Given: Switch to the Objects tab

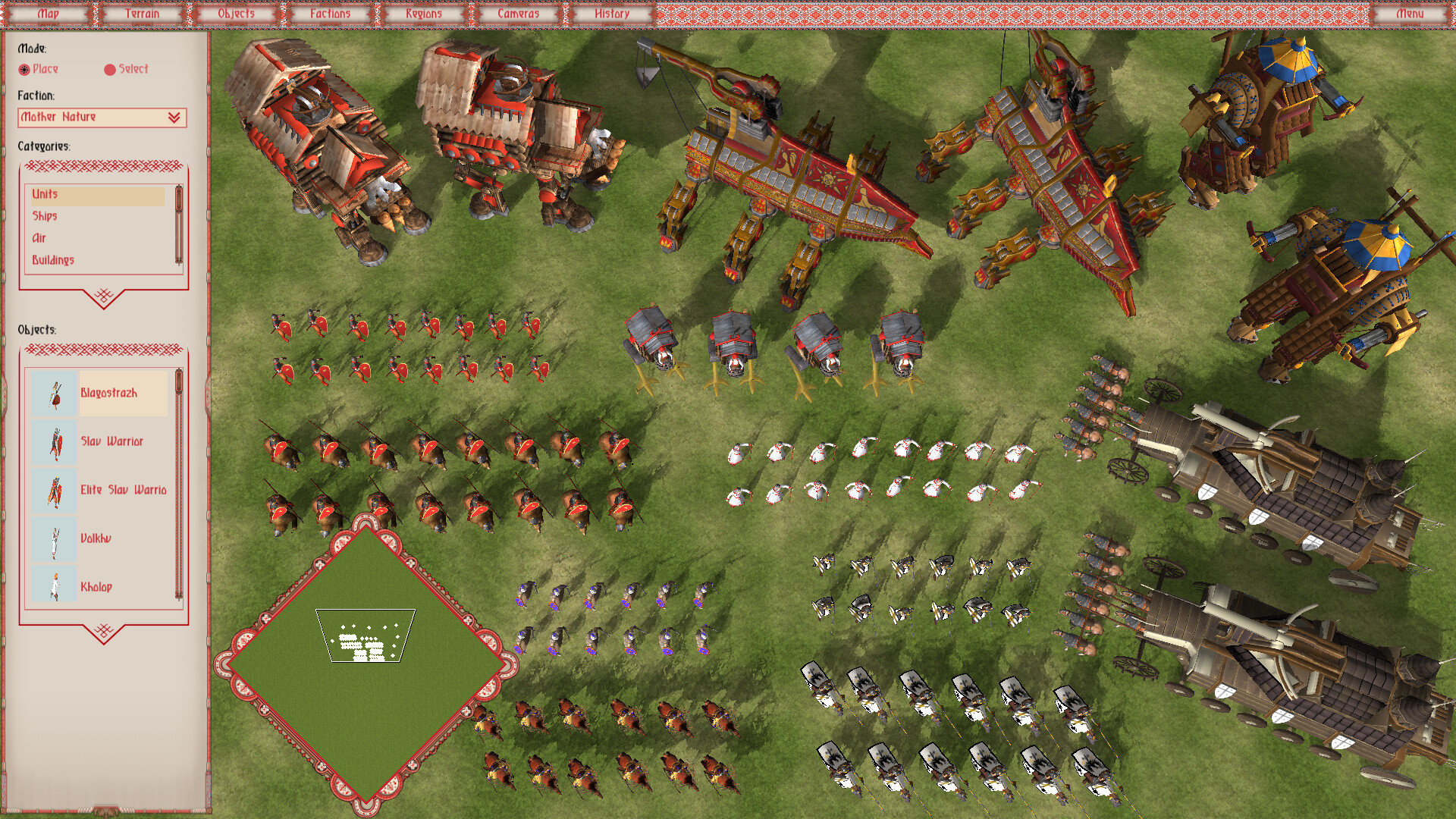Looking at the screenshot, I should pos(237,13).
